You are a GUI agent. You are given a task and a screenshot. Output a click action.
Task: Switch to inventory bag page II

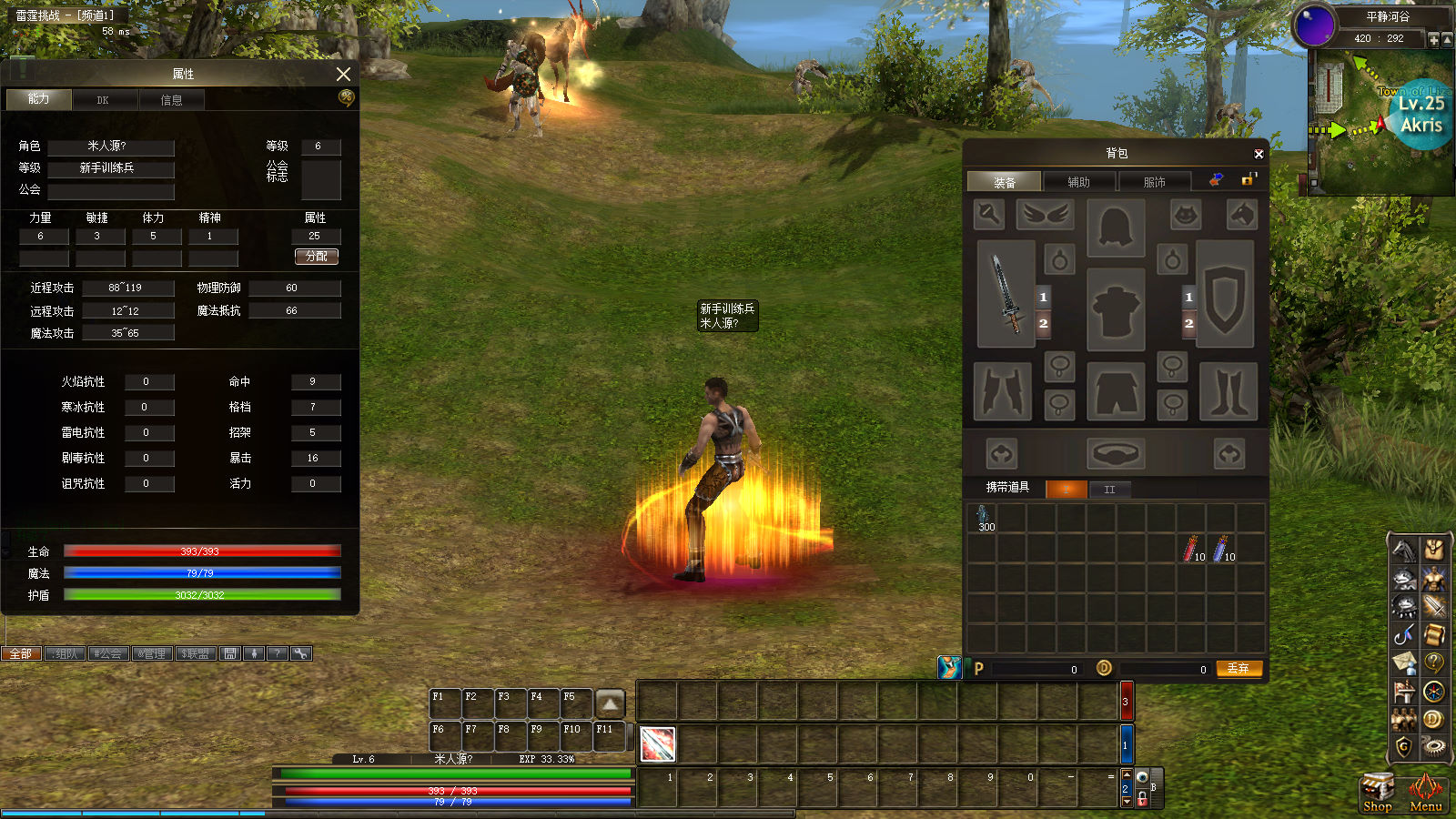click(1110, 490)
